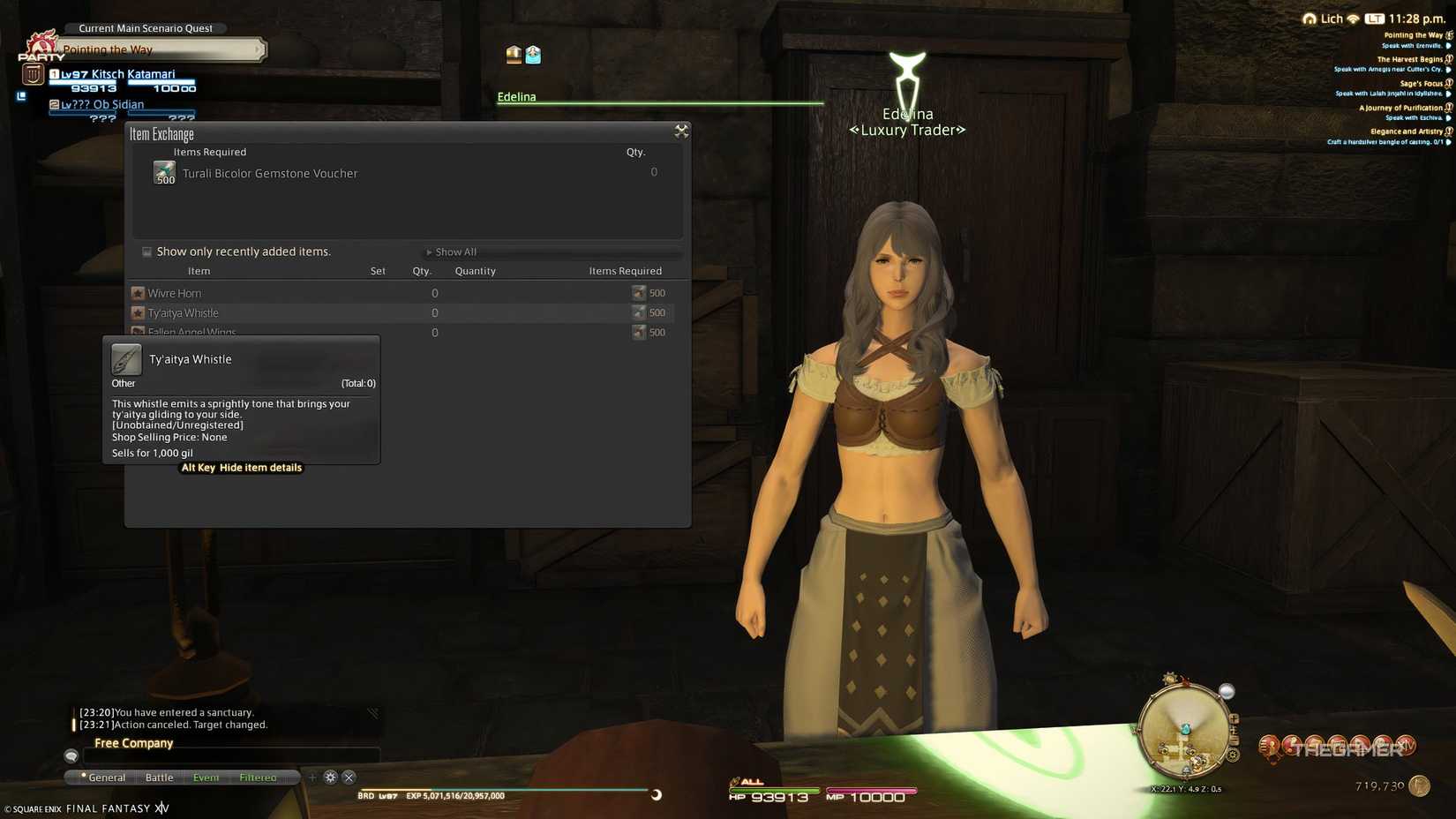Click the Turali Bicolor Gemstone Voucher icon

pyautogui.click(x=164, y=171)
